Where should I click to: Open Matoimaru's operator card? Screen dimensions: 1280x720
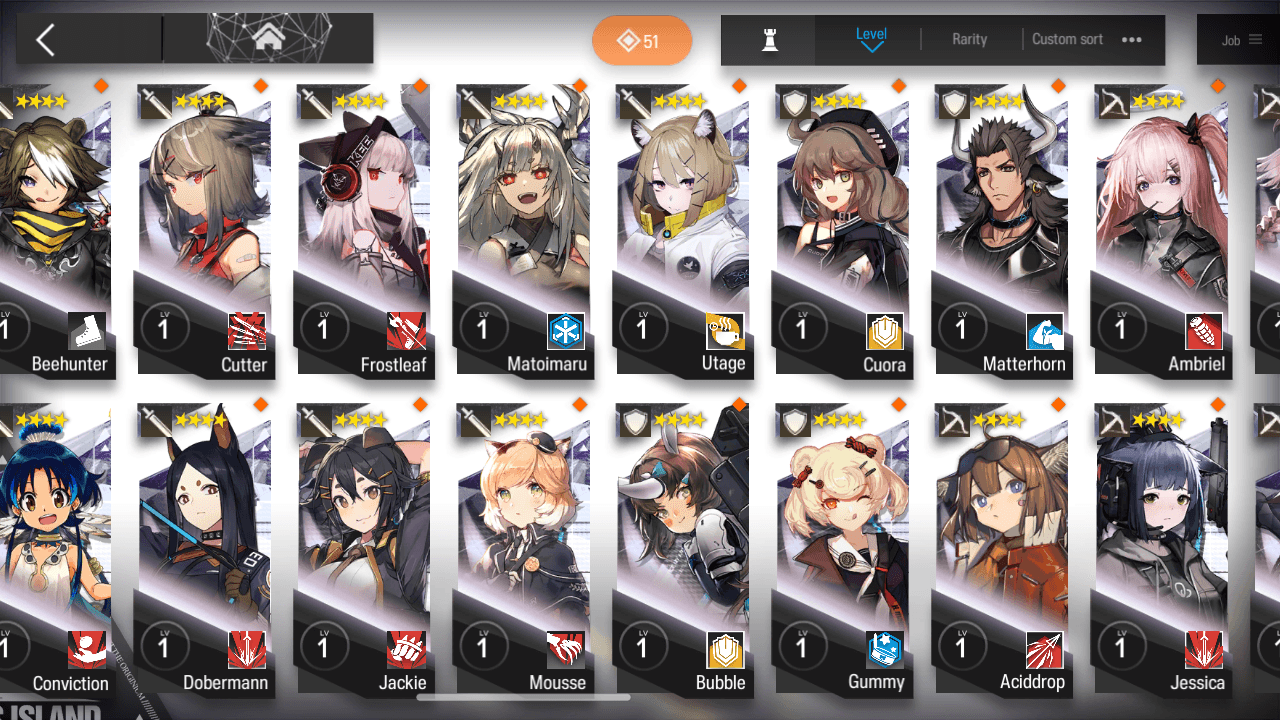(x=523, y=230)
